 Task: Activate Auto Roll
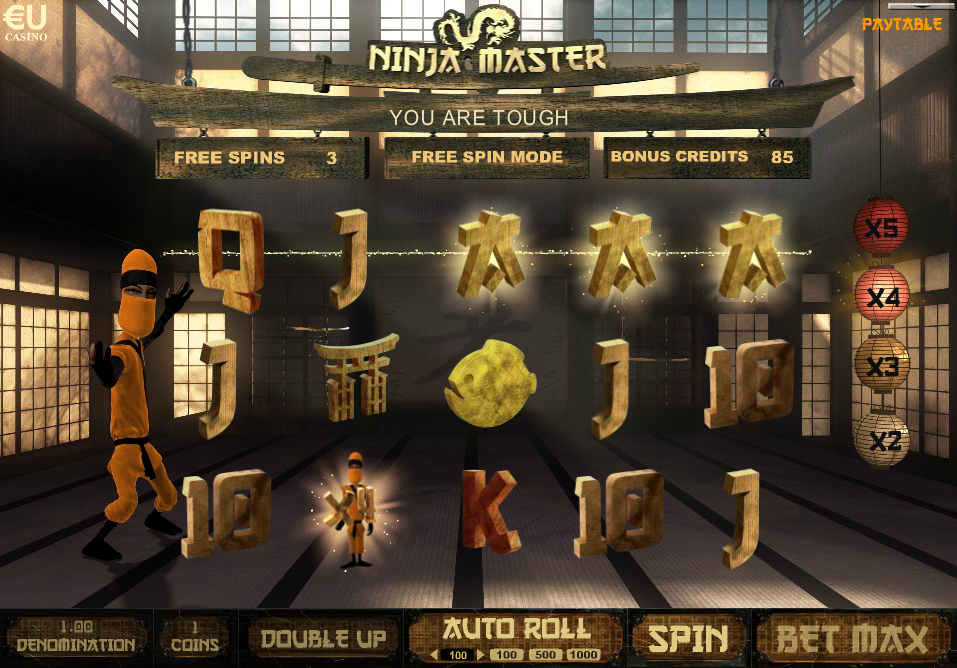(515, 628)
